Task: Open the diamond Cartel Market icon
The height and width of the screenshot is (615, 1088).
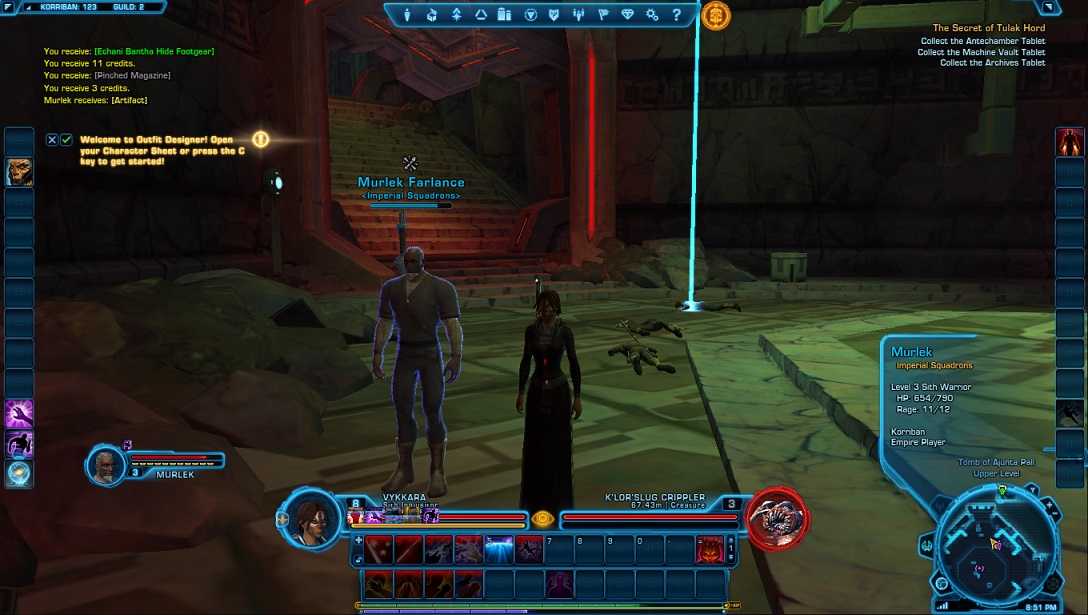Action: [627, 15]
